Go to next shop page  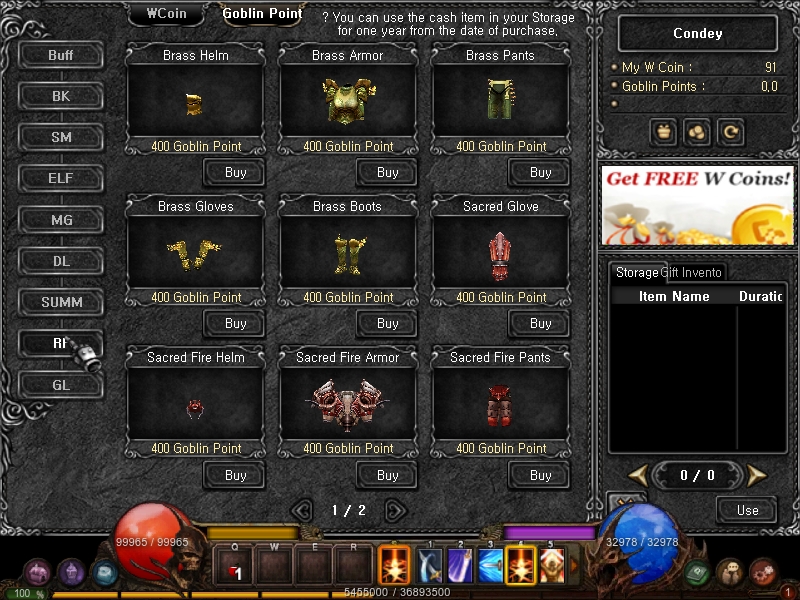[395, 510]
